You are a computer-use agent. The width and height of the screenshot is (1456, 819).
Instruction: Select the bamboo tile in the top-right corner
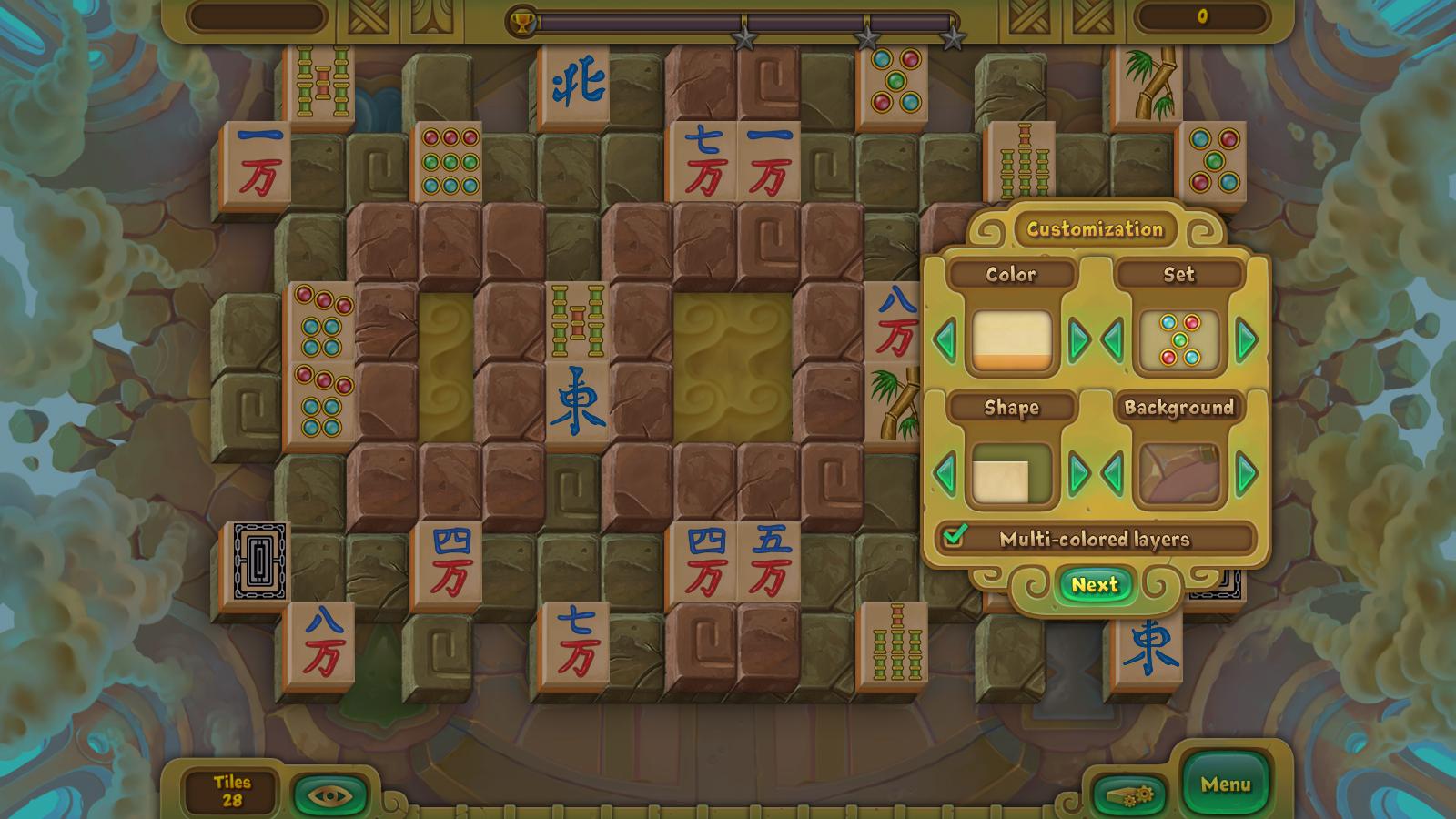click(x=1148, y=86)
